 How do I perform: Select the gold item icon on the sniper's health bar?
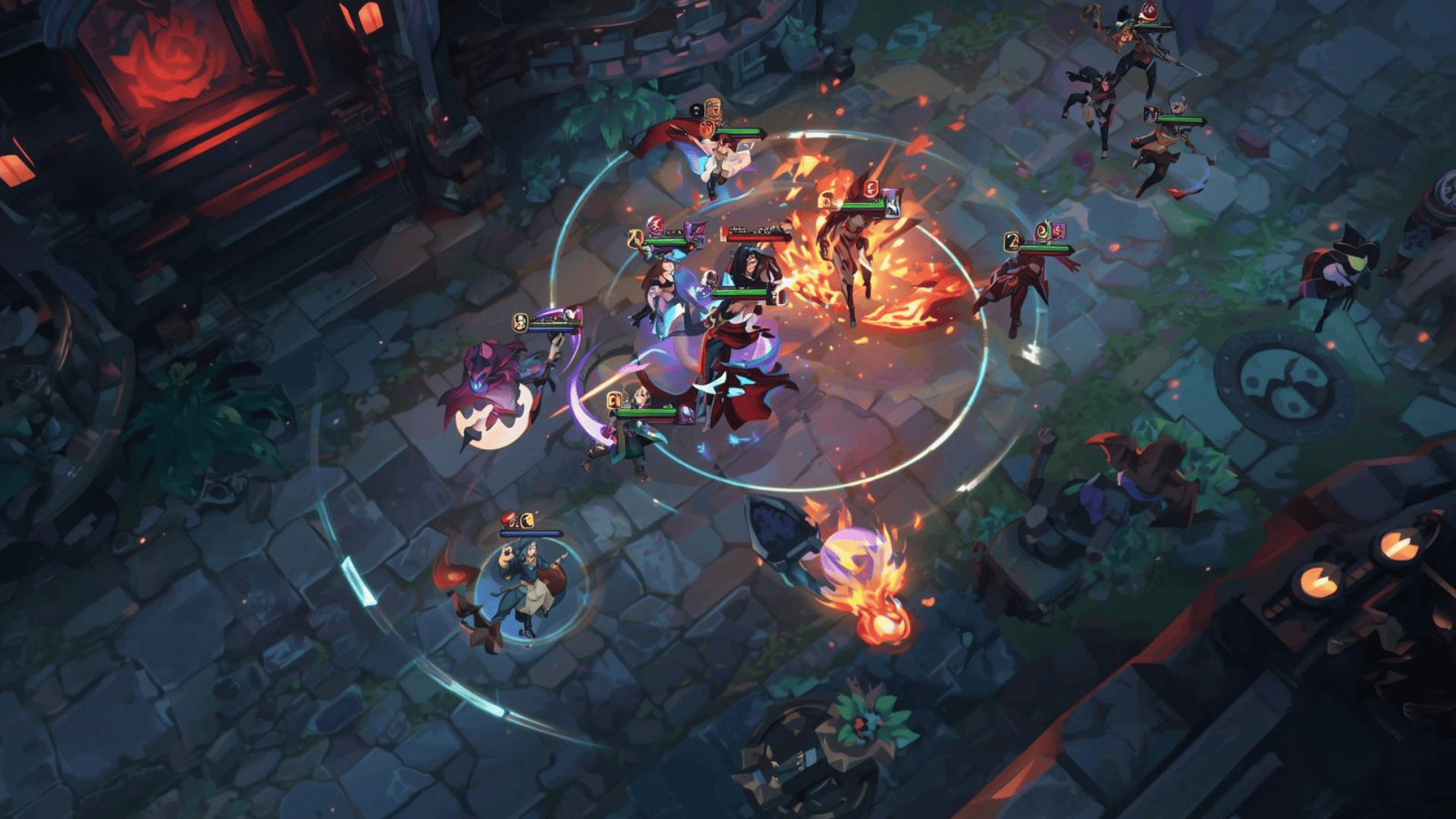tap(1150, 115)
